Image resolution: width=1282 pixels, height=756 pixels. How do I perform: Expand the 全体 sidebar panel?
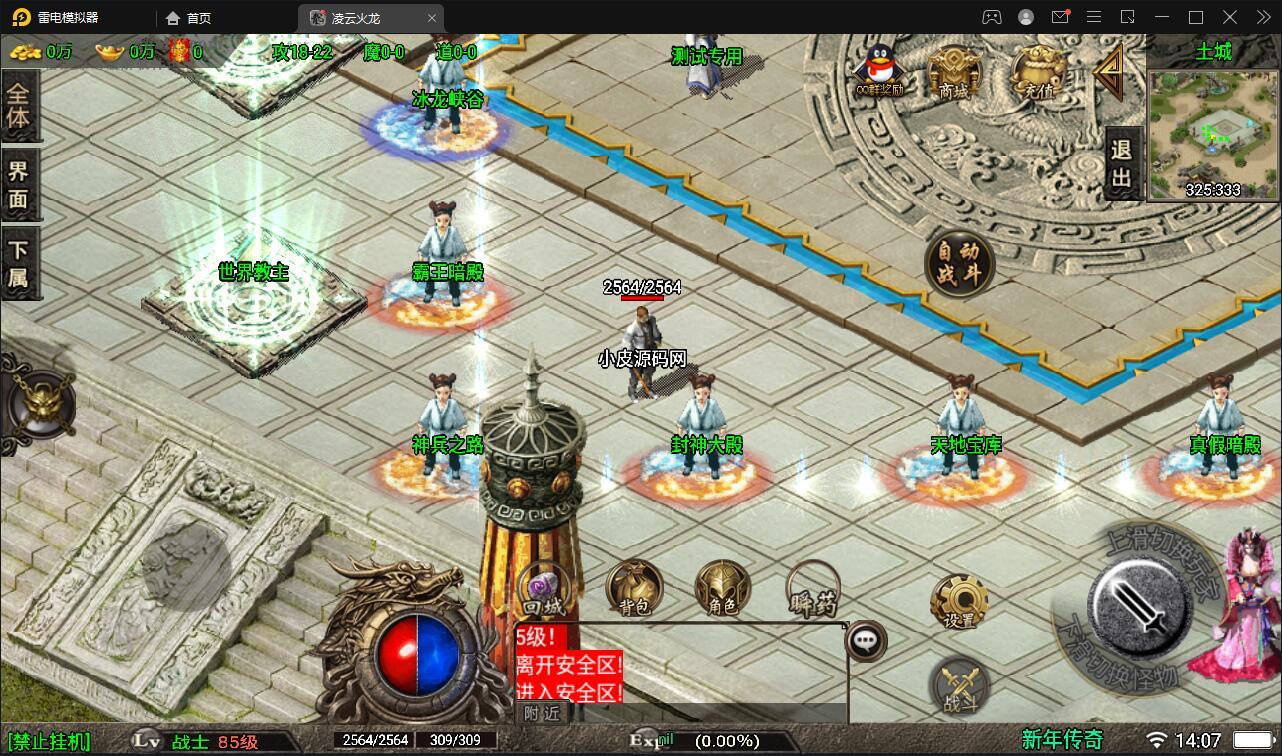point(20,104)
